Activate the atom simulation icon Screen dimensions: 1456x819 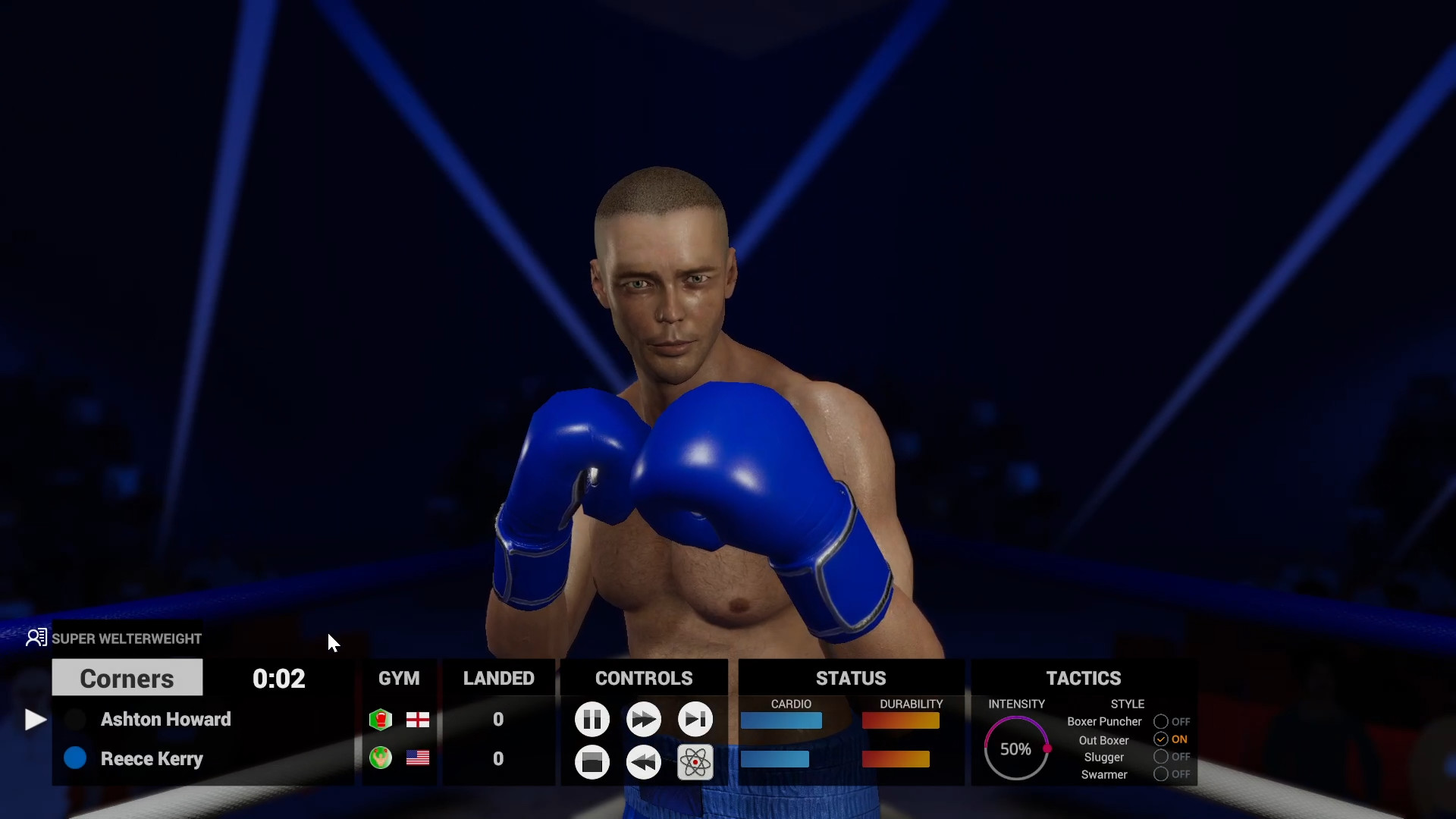coord(695,762)
